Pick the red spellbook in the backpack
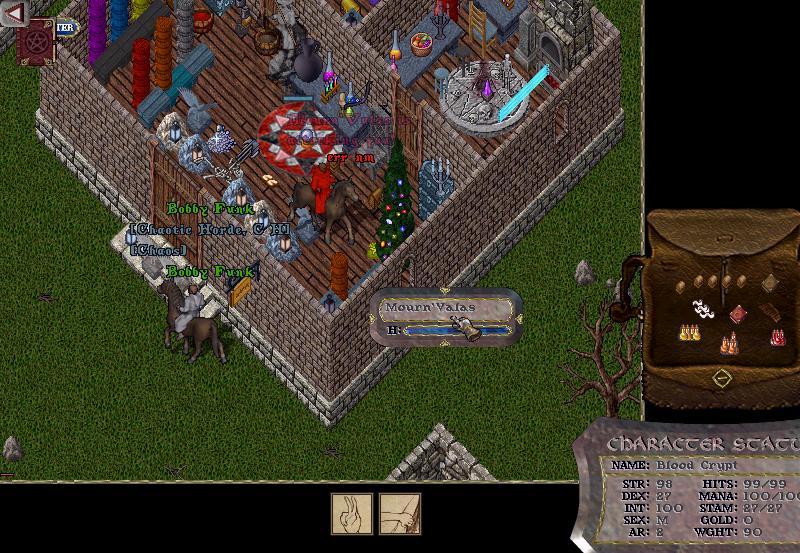 (738, 314)
